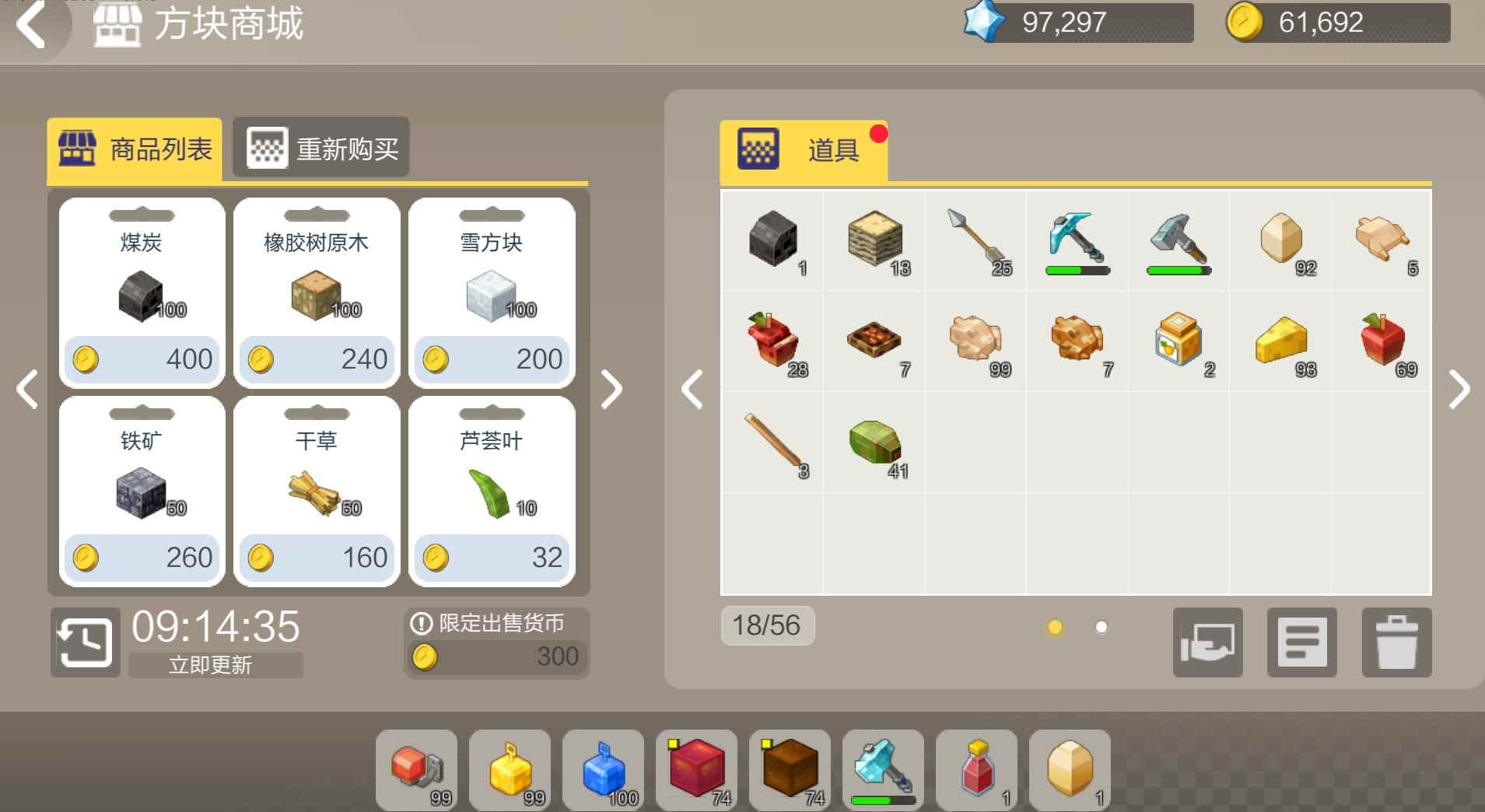Select inventory page one dot
This screenshot has height=812, width=1485.
[x=1056, y=627]
